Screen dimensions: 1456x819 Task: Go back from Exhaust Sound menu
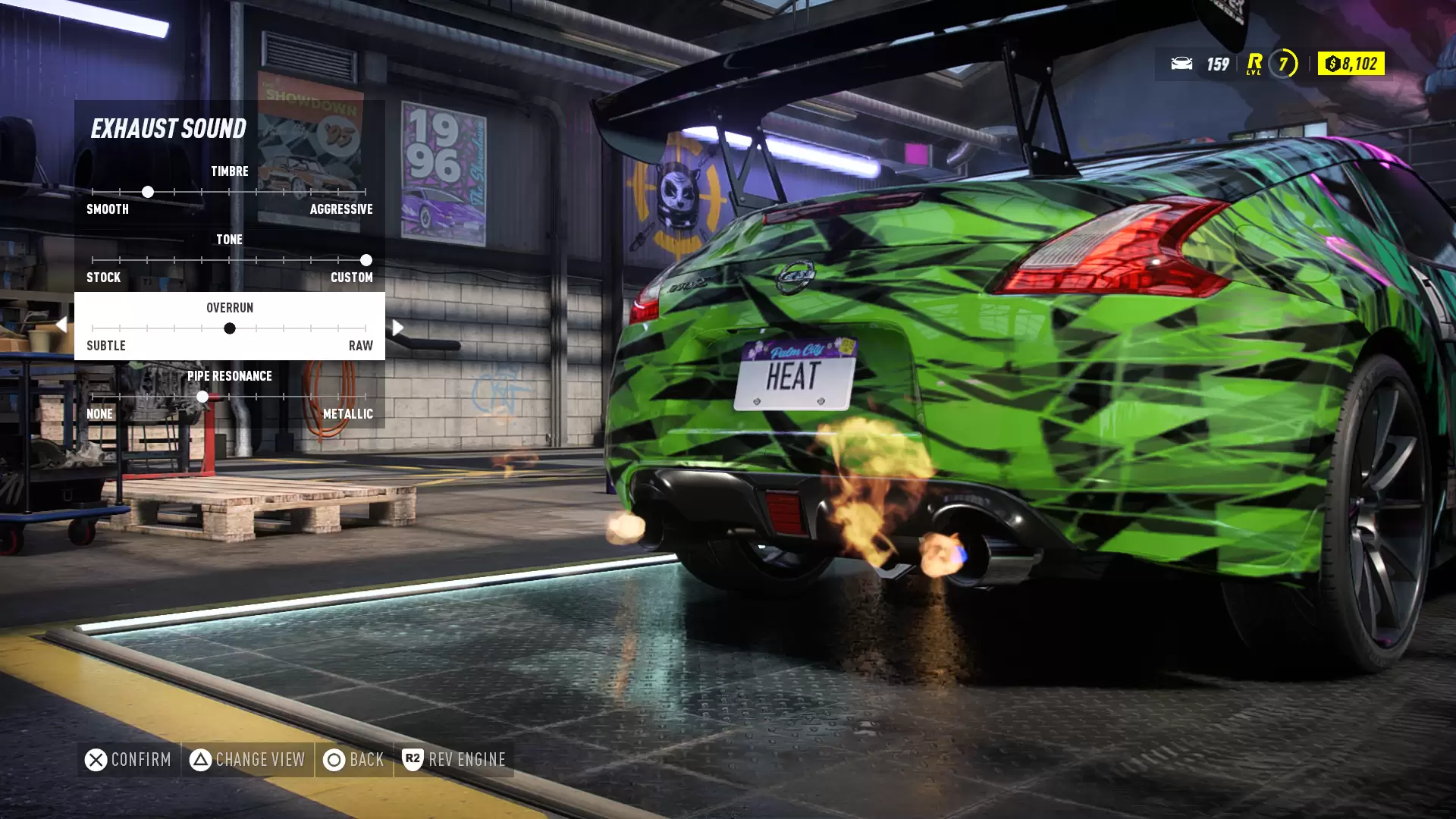[354, 759]
